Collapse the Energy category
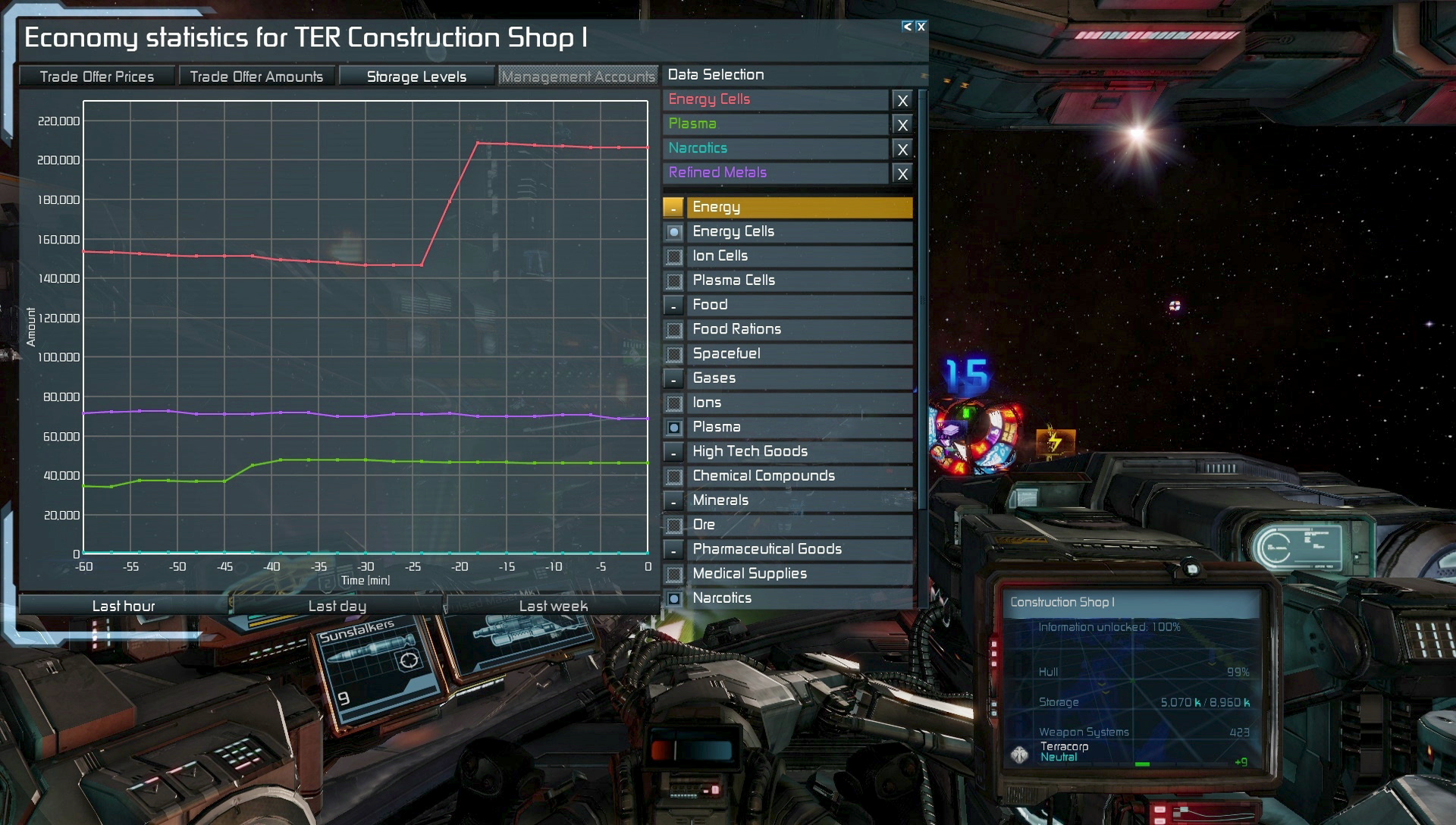The image size is (1456, 825). pos(673,208)
